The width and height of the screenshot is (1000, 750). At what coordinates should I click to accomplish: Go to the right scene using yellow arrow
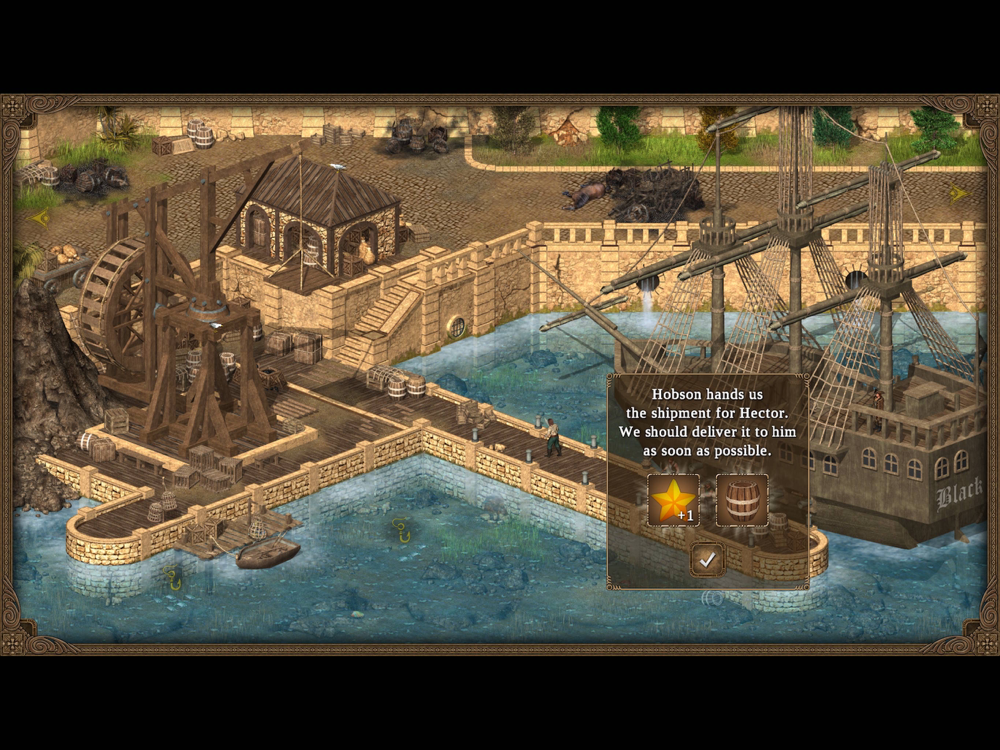958,194
